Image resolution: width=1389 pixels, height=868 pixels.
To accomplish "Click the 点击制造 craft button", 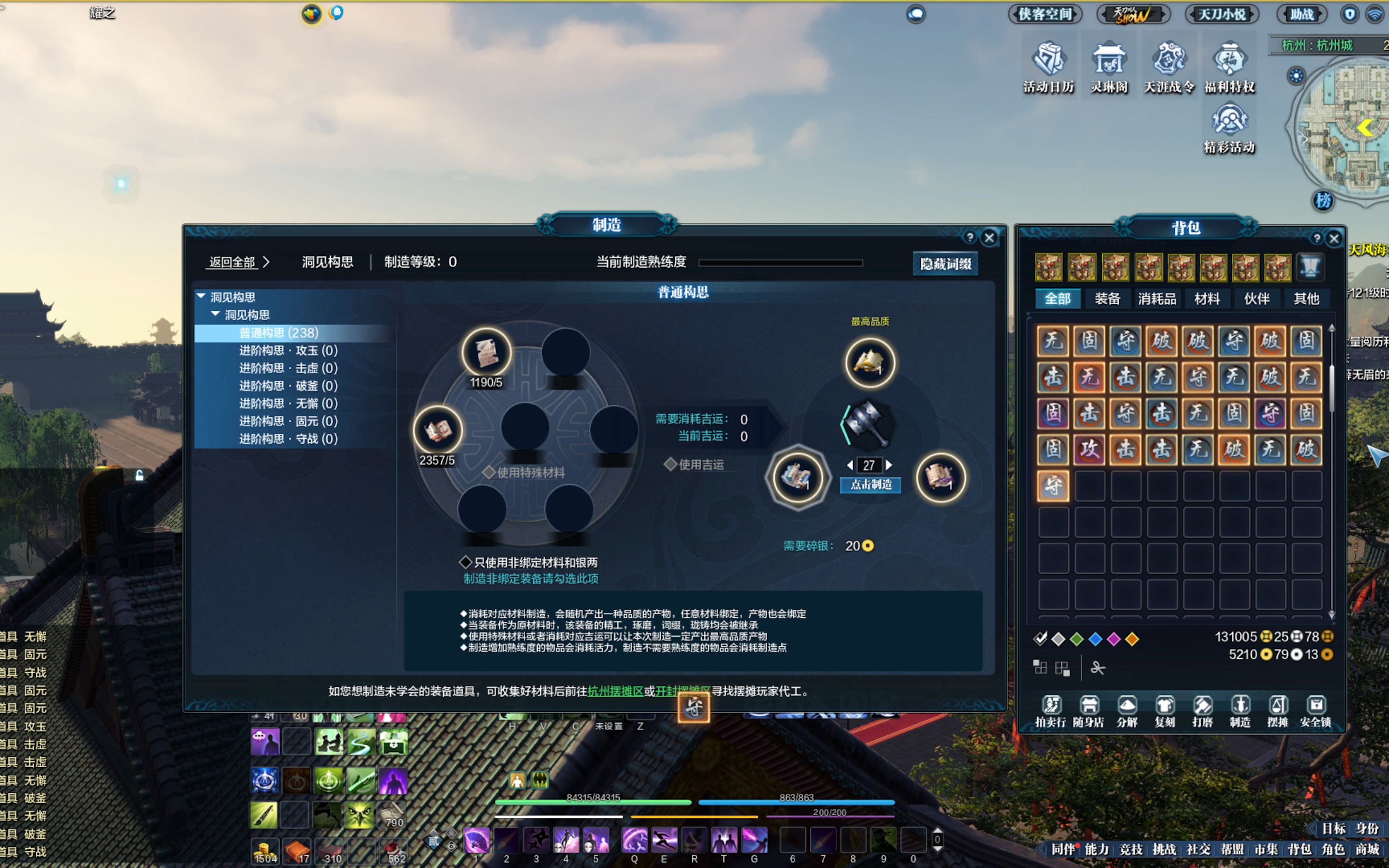I will point(870,485).
